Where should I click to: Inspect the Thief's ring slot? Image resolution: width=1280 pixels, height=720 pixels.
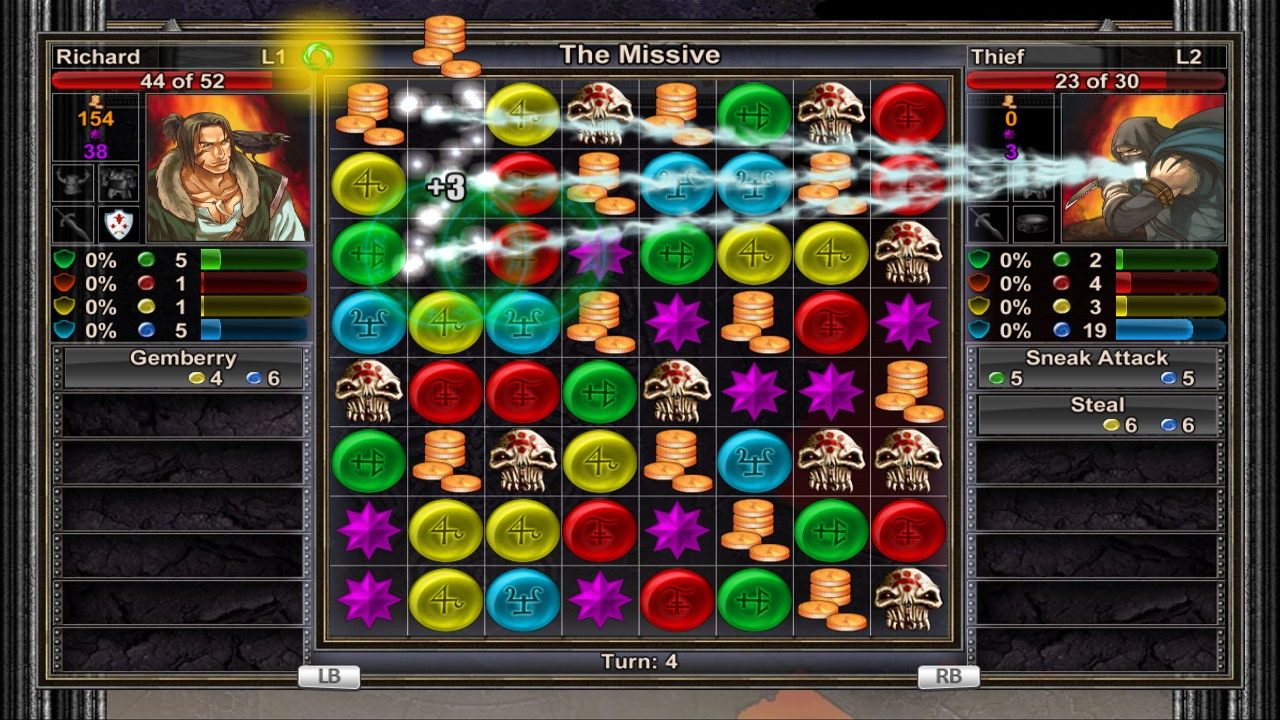[1033, 224]
